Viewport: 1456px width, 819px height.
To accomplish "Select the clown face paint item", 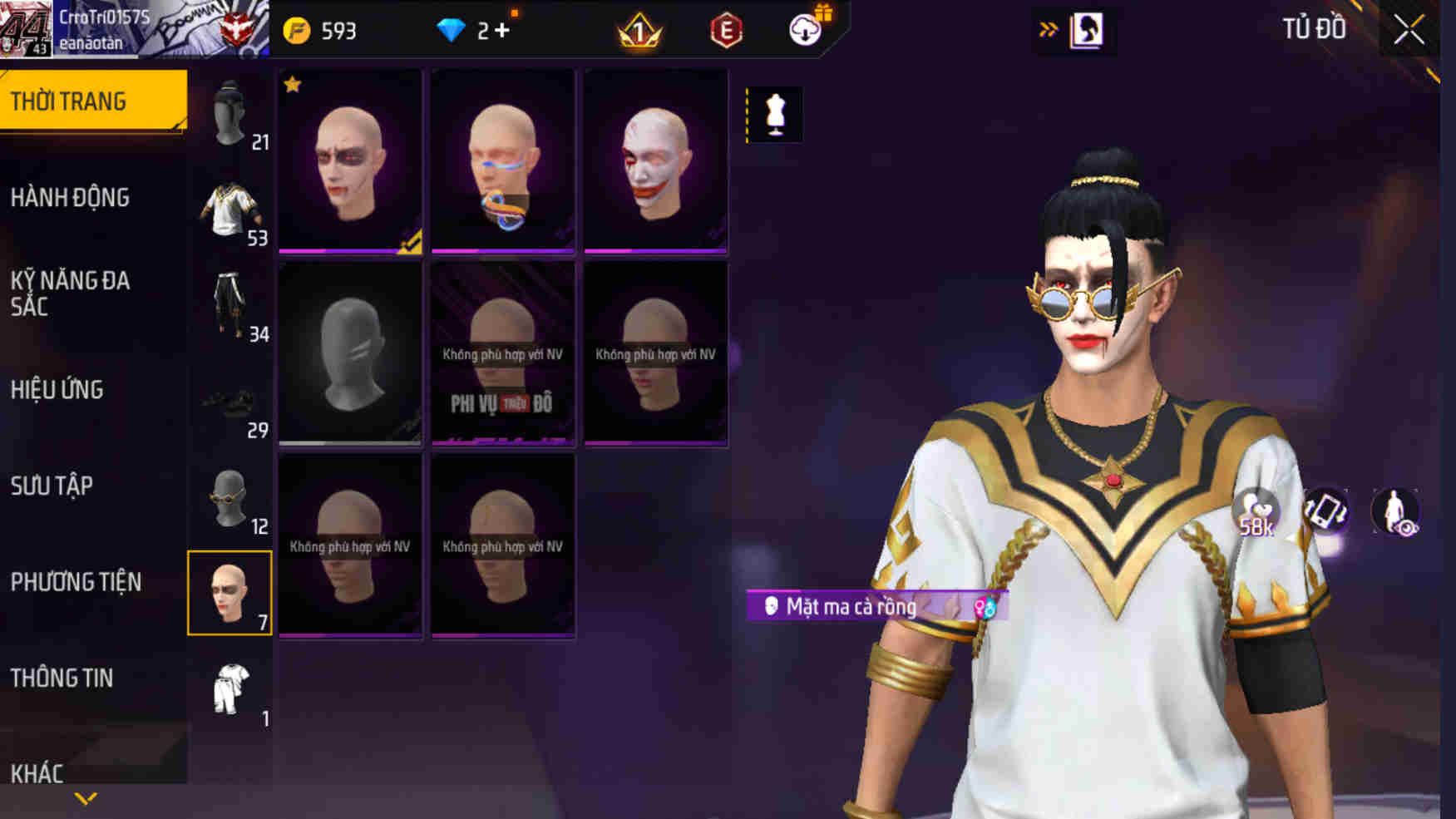I will [x=655, y=161].
